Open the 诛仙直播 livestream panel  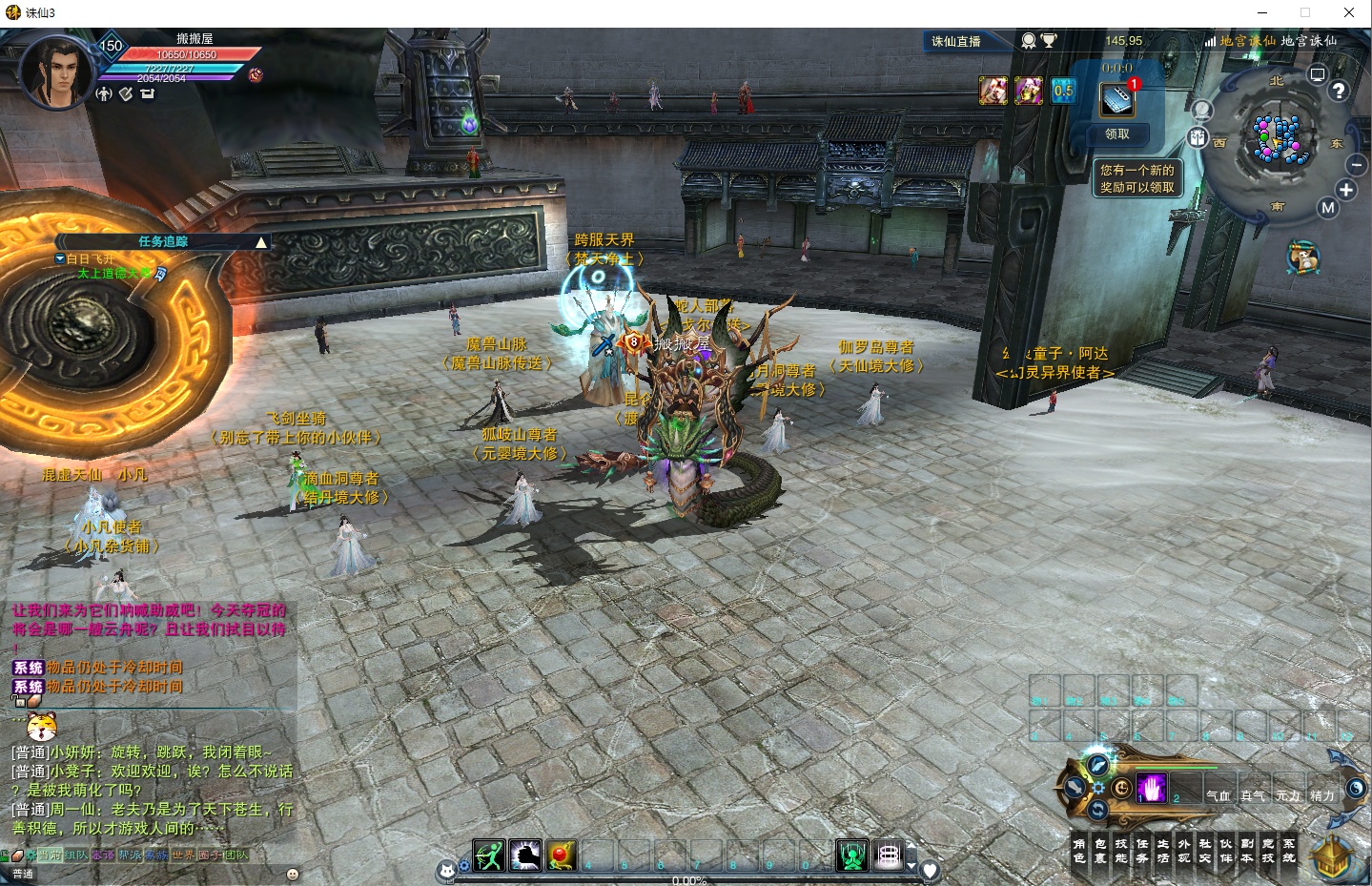tap(956, 41)
